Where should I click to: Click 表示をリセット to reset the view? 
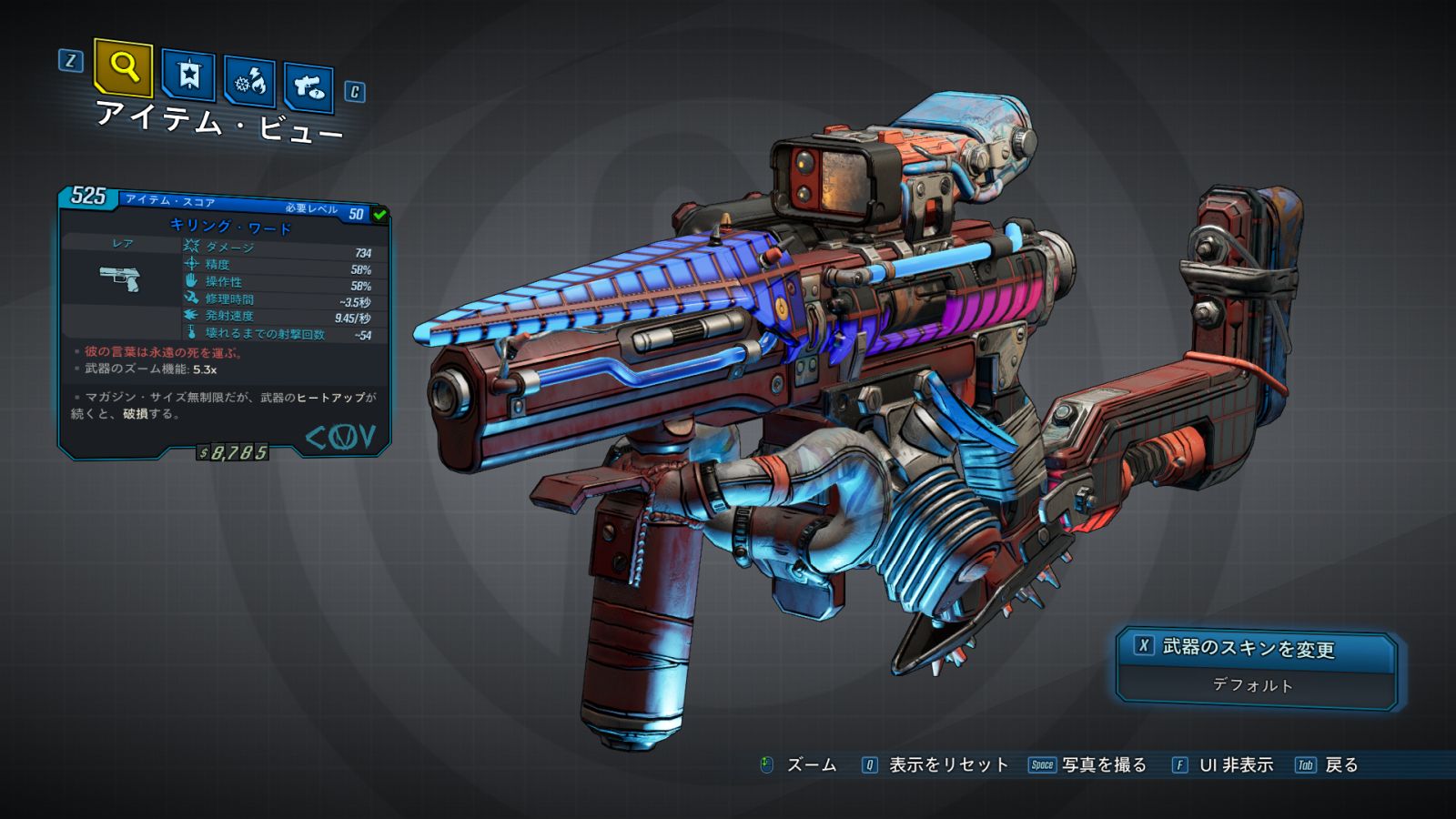[947, 765]
